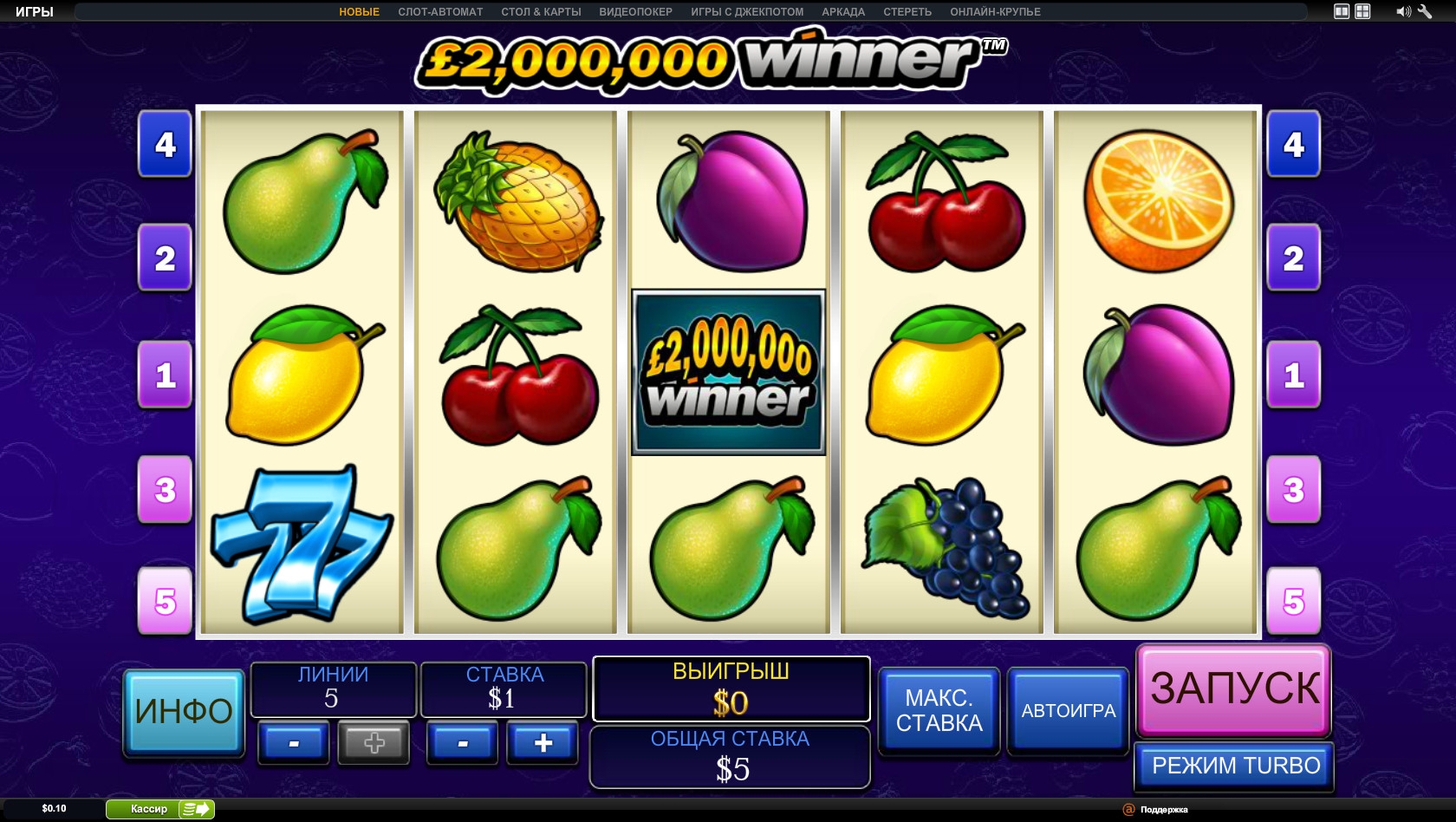Open ИГРЫ С ДЖЕКПОТОМ category
1456x822 pixels.
pos(747,12)
